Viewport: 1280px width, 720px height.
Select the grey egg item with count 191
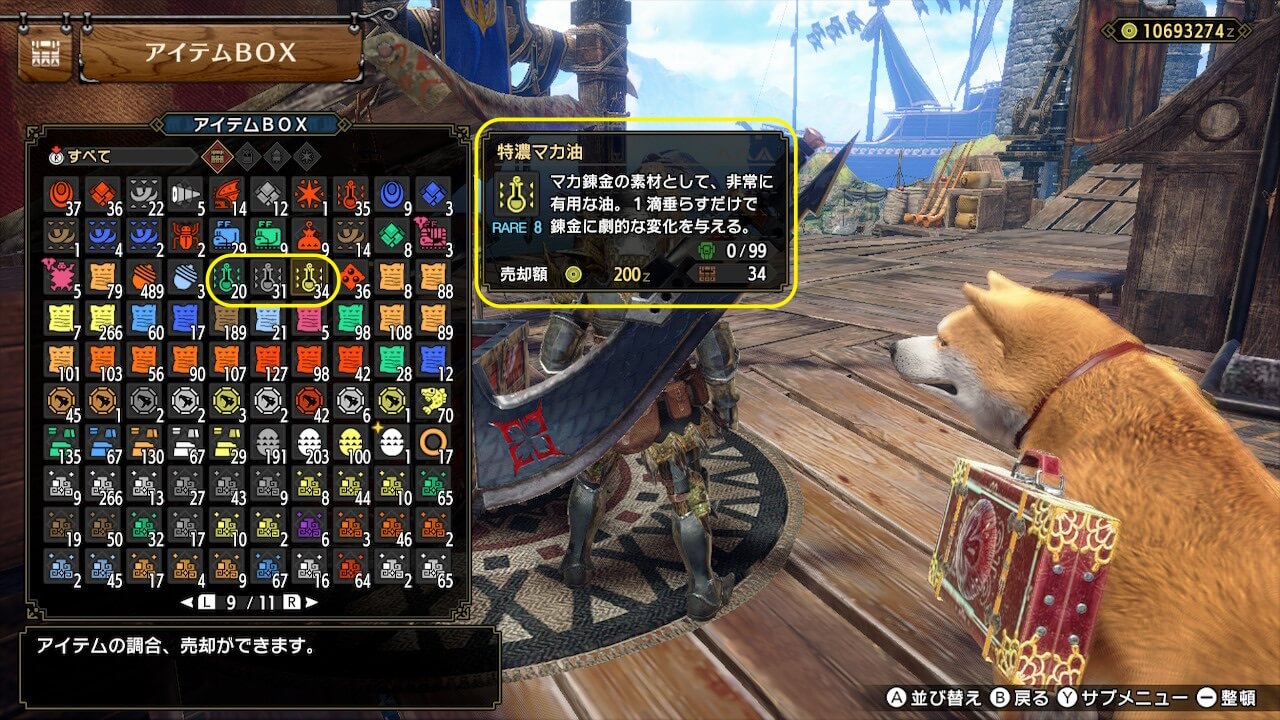click(x=268, y=442)
